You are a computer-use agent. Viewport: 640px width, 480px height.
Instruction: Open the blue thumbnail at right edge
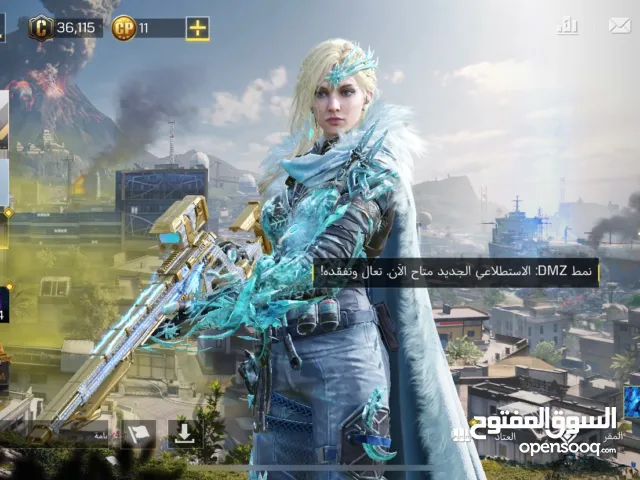[x=631, y=402]
